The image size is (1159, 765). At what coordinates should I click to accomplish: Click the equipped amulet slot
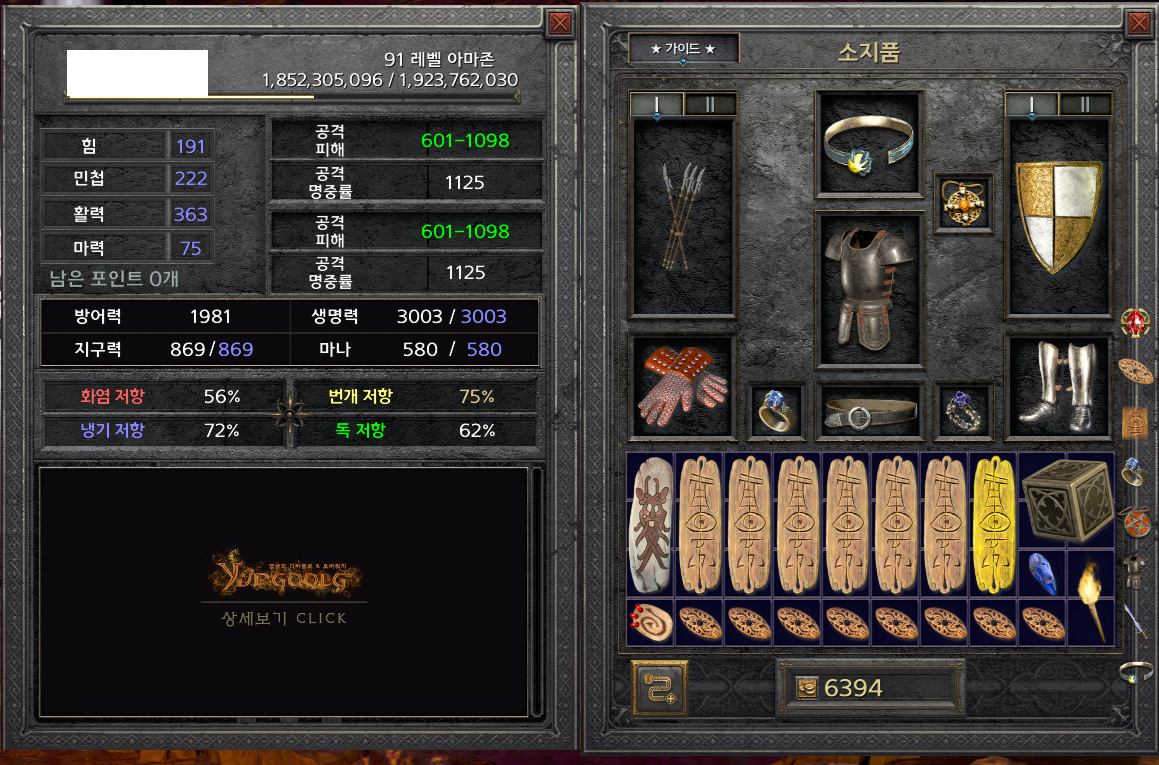tap(961, 203)
